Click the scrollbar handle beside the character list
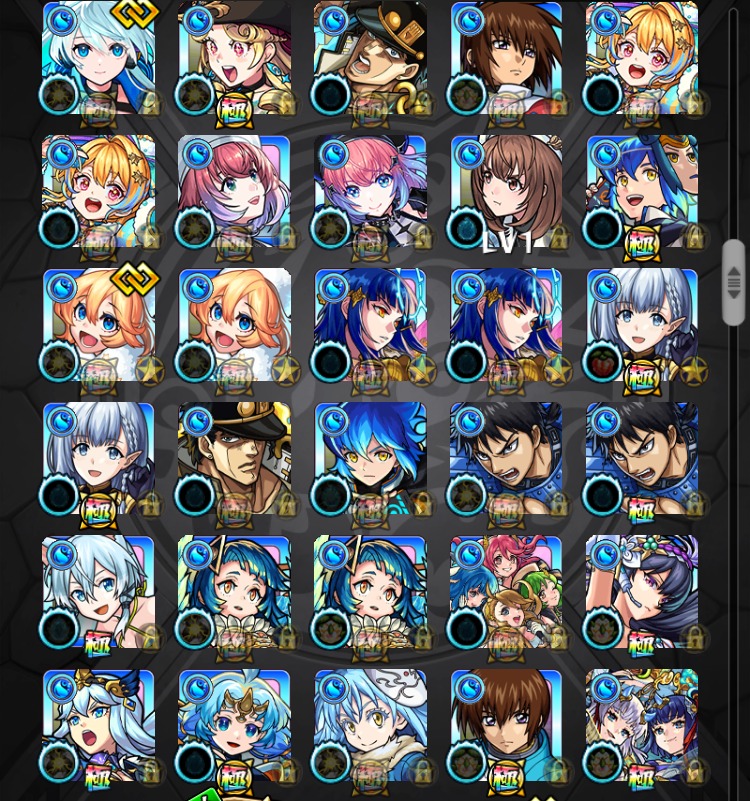750x801 pixels. [x=734, y=282]
